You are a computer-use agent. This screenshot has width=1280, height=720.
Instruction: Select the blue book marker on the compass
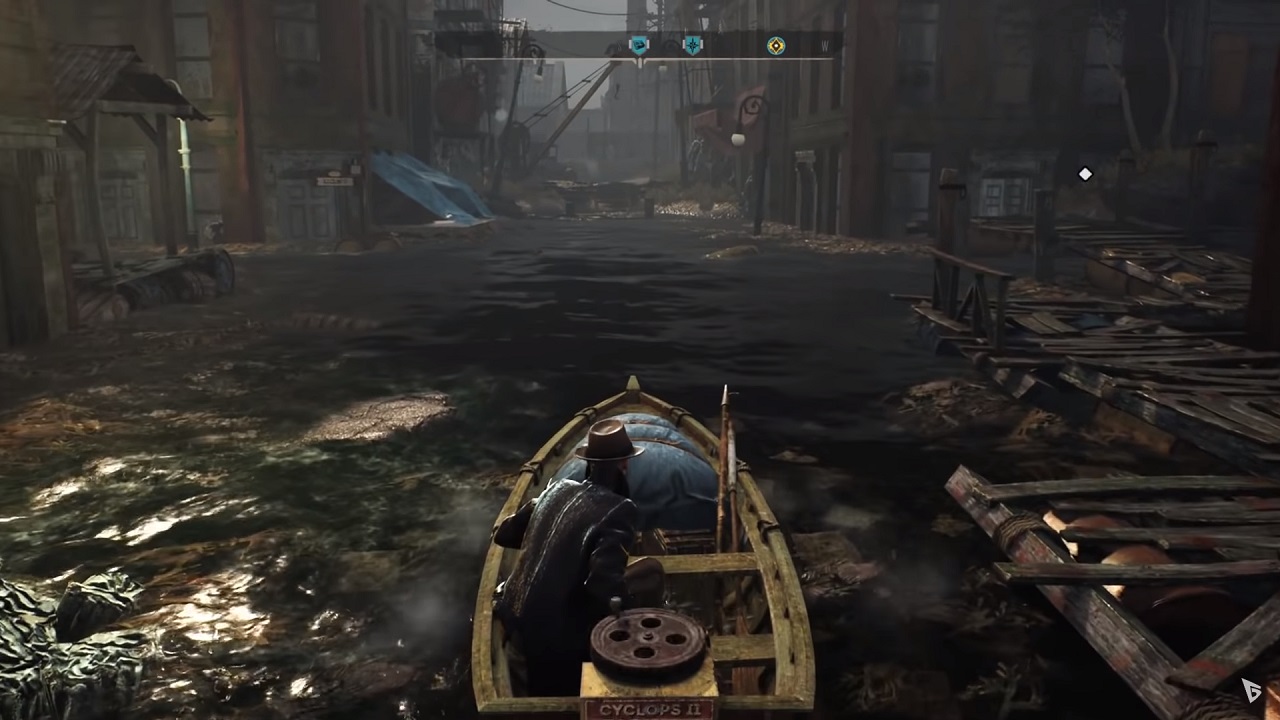(x=638, y=45)
